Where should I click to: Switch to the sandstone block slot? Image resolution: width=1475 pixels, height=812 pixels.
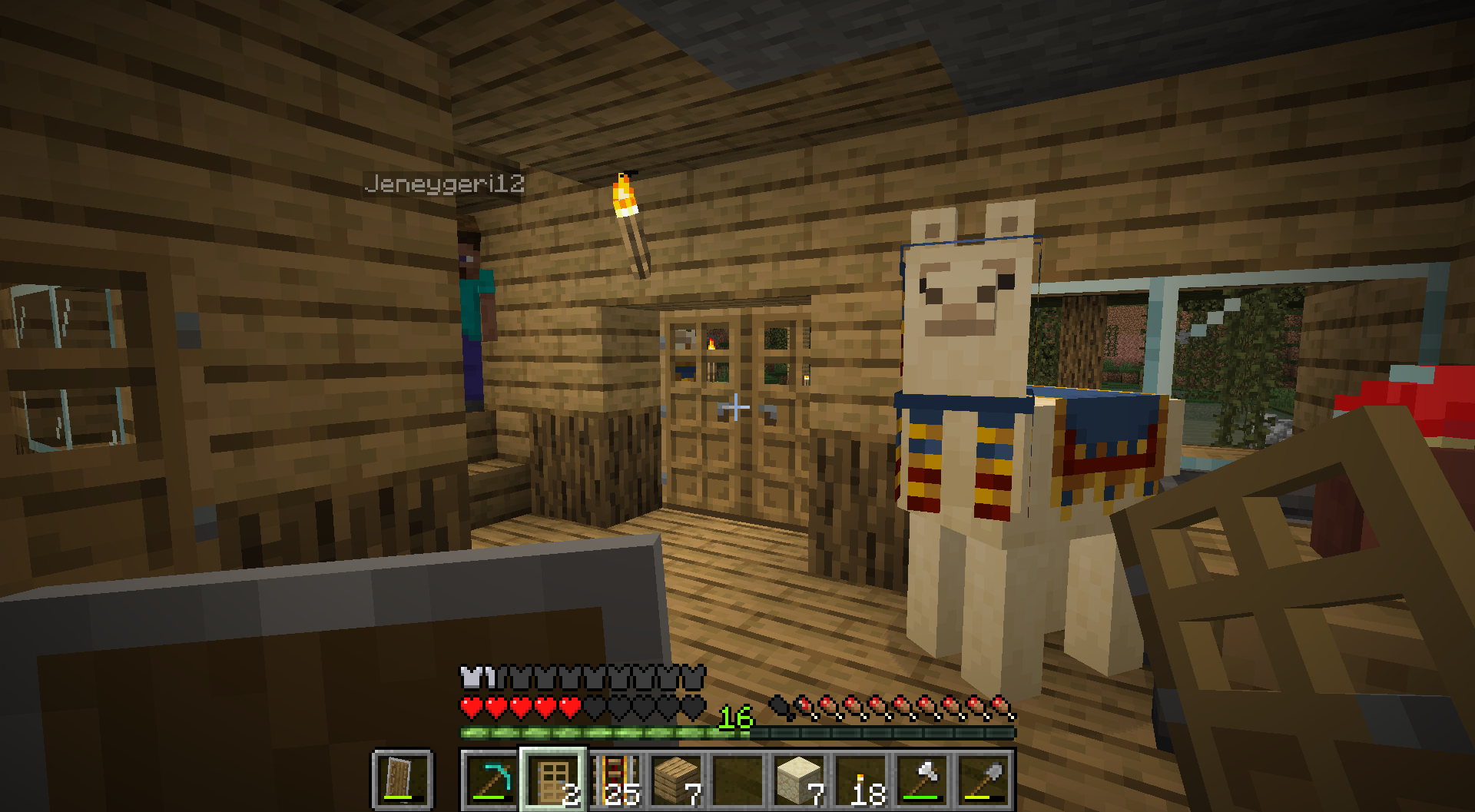coord(800,780)
